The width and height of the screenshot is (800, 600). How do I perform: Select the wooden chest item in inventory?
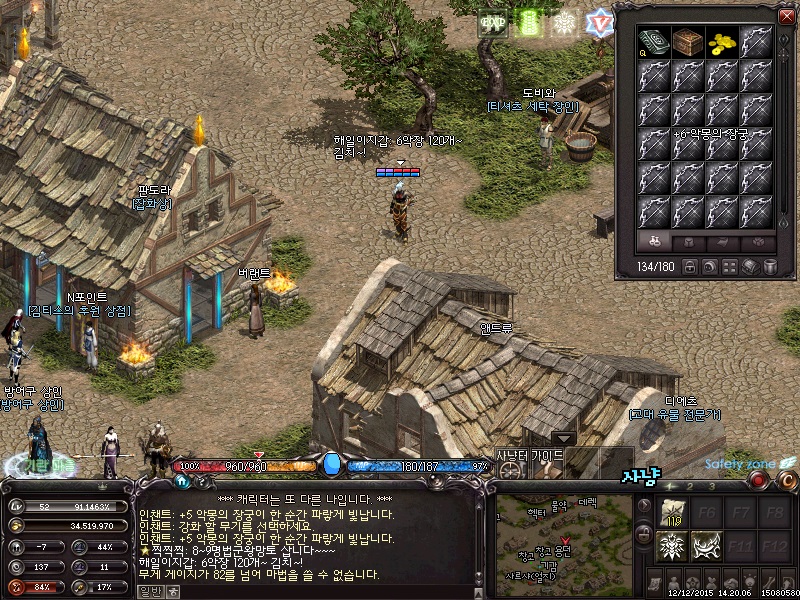click(688, 42)
